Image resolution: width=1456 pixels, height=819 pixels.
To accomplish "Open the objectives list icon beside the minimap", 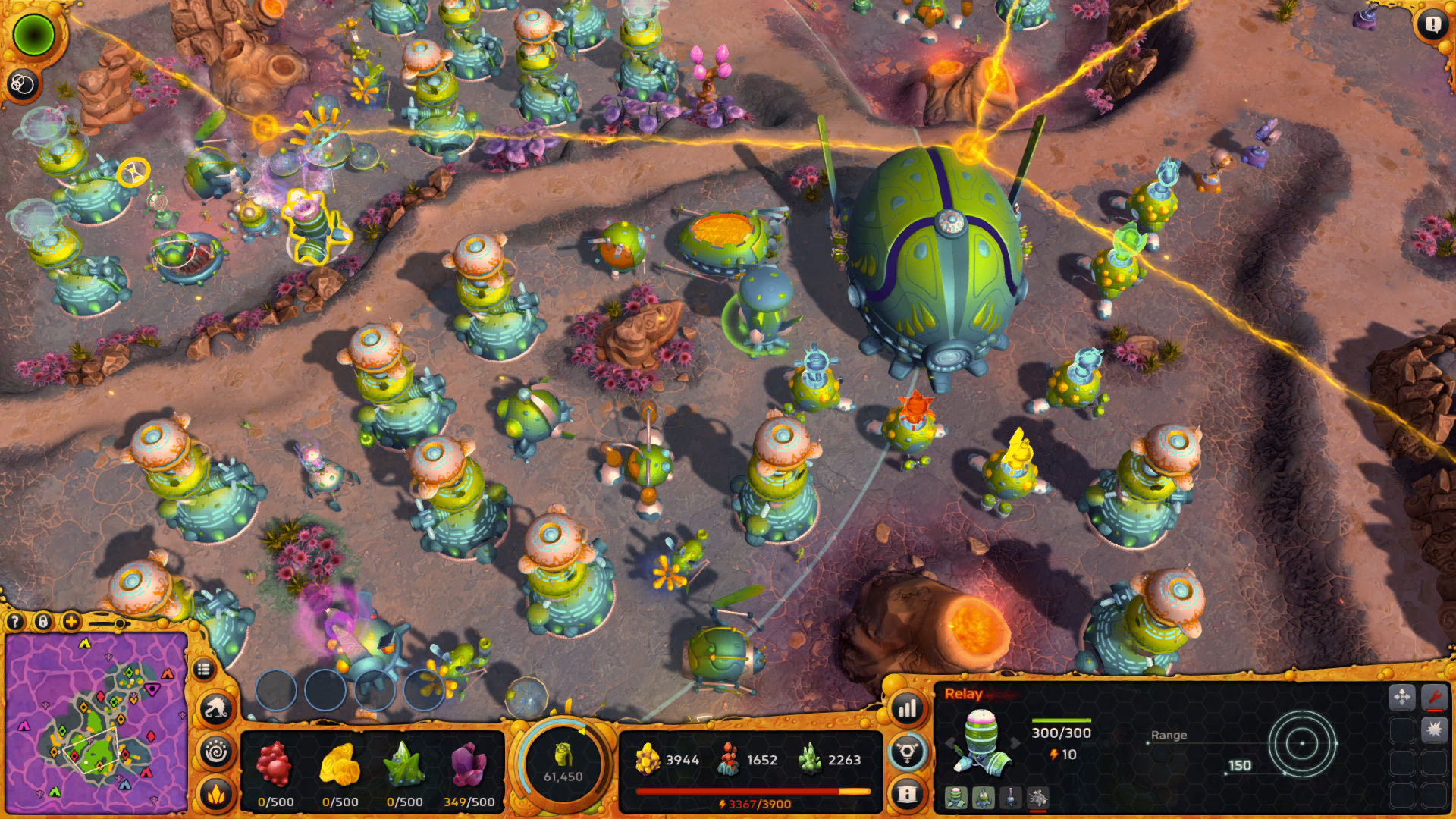I will coord(202,669).
